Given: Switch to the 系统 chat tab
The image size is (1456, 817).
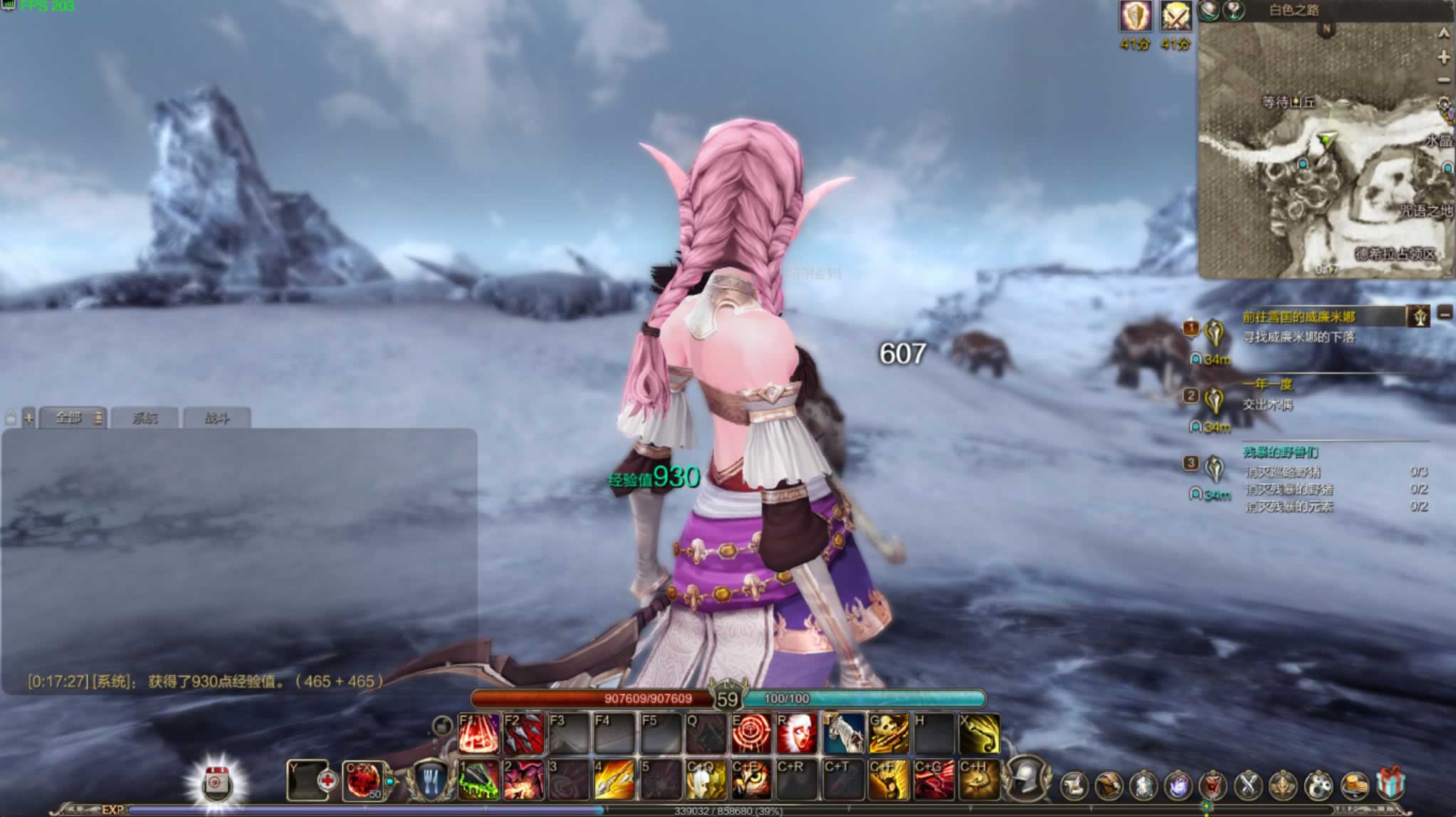Looking at the screenshot, I should tap(145, 418).
